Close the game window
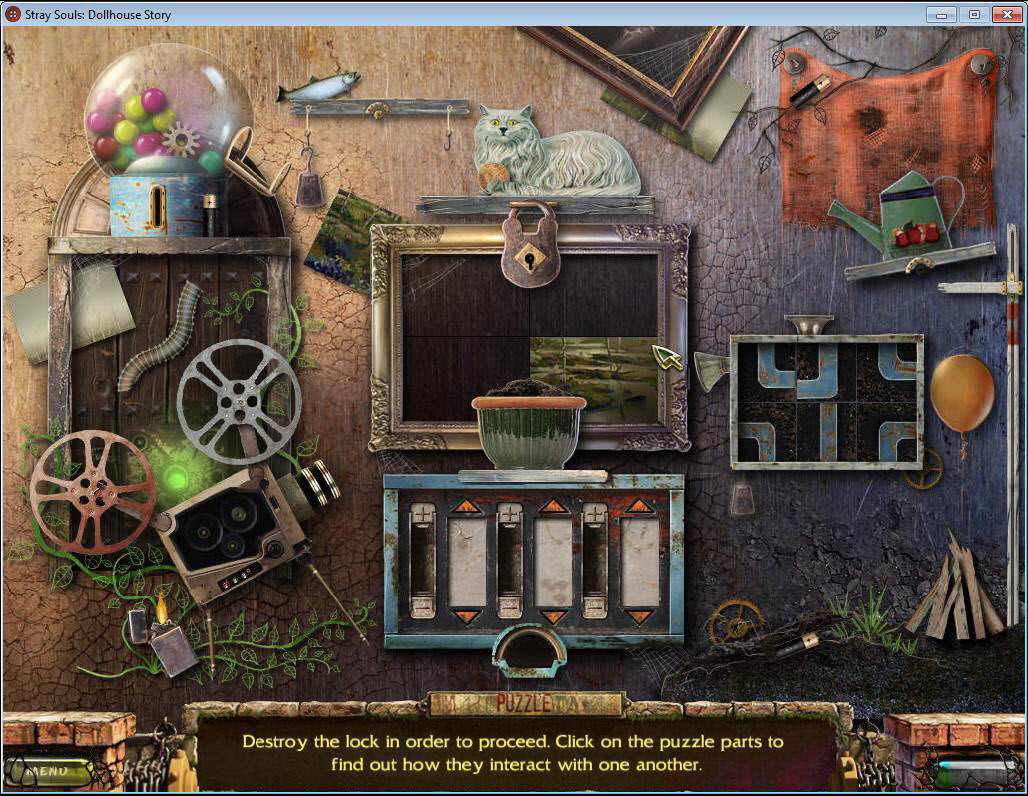1028x796 pixels. [1004, 14]
